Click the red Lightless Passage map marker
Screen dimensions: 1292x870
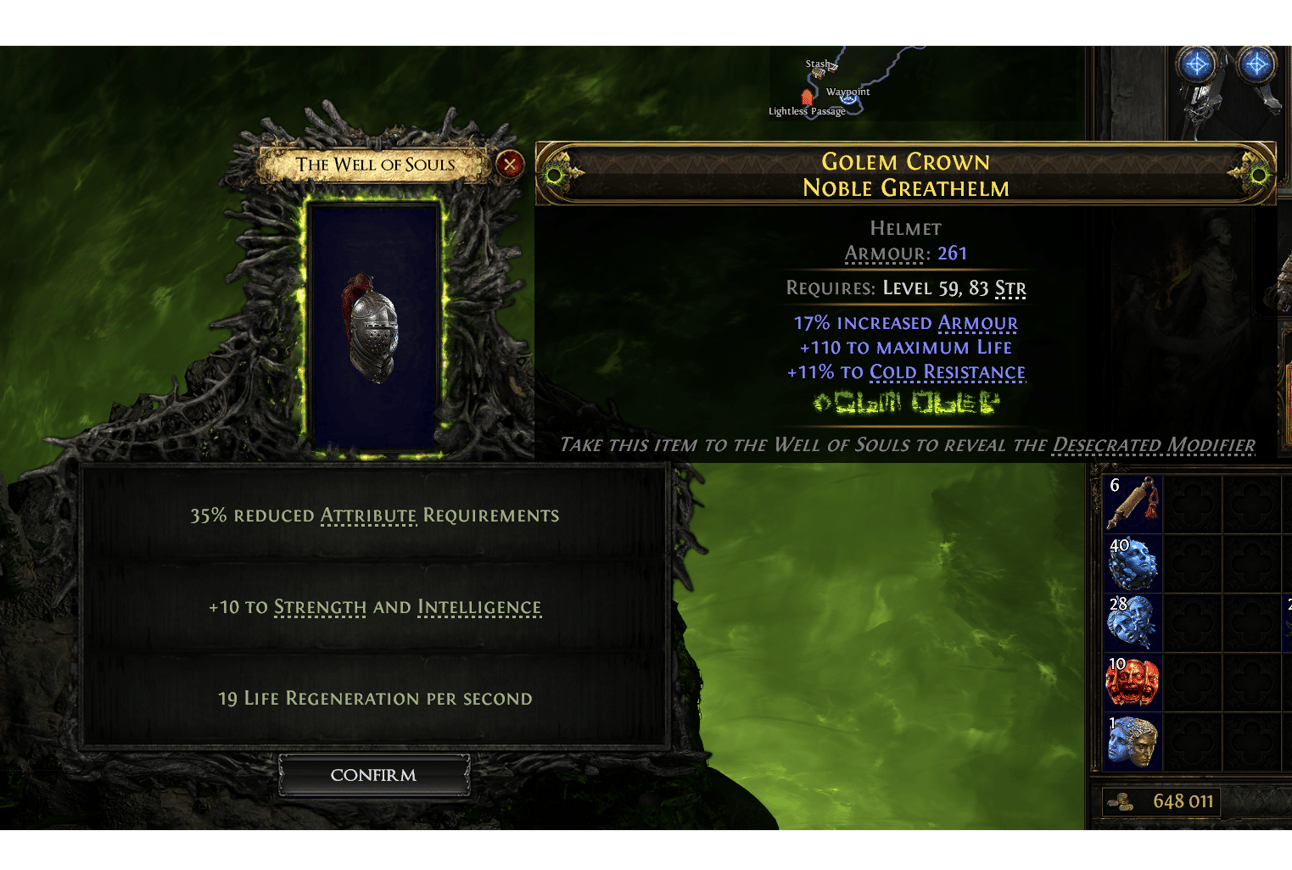[x=807, y=98]
